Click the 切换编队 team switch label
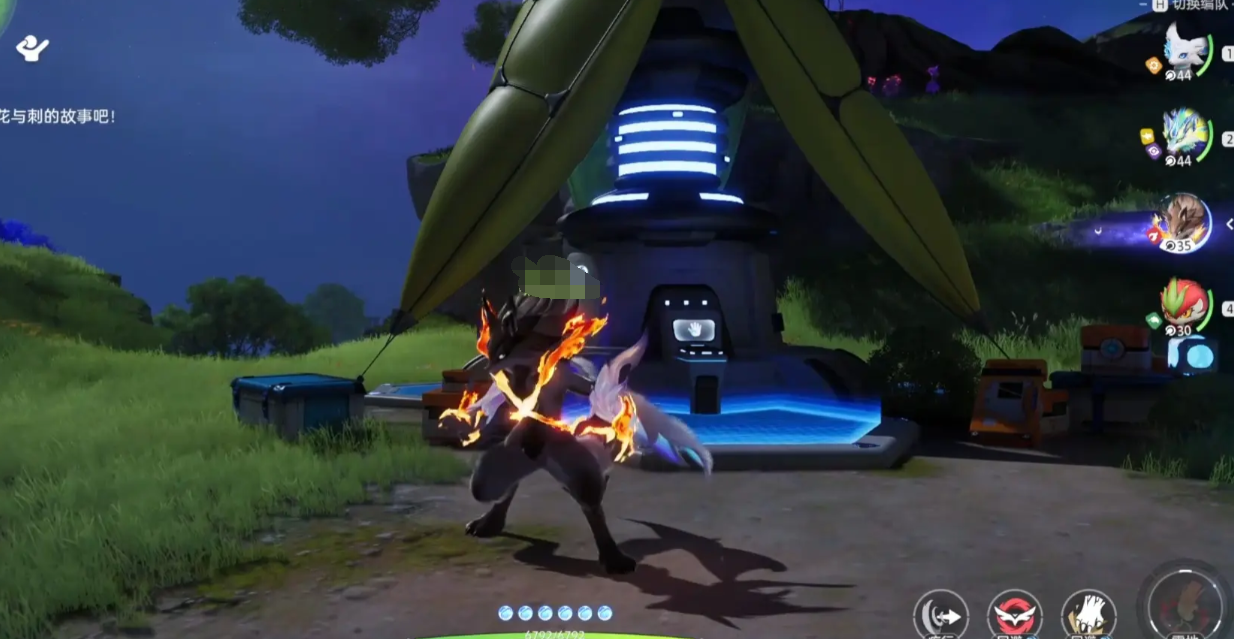The height and width of the screenshot is (639, 1234). (1191, 5)
